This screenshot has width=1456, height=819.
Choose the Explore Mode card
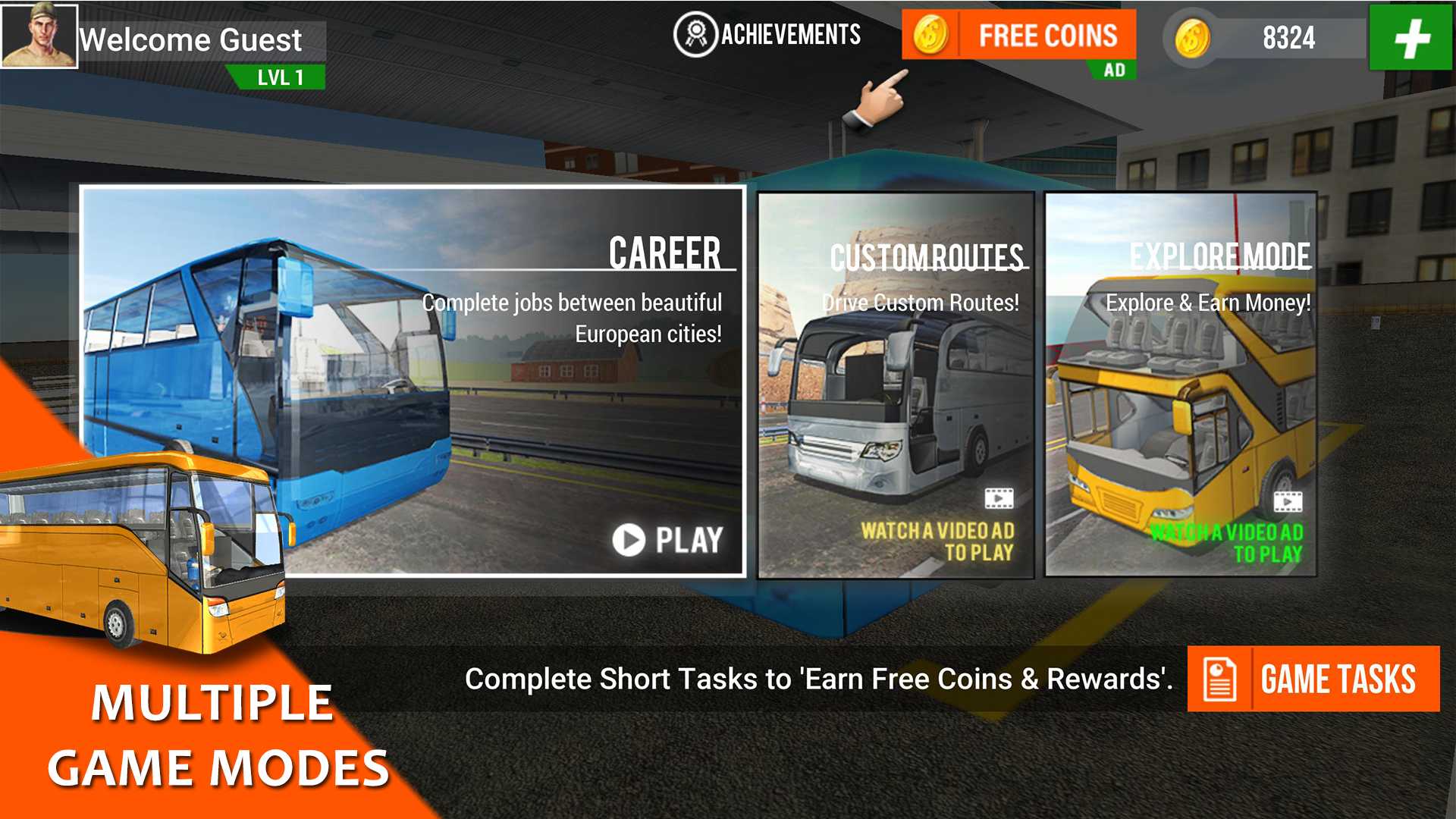(x=1180, y=385)
